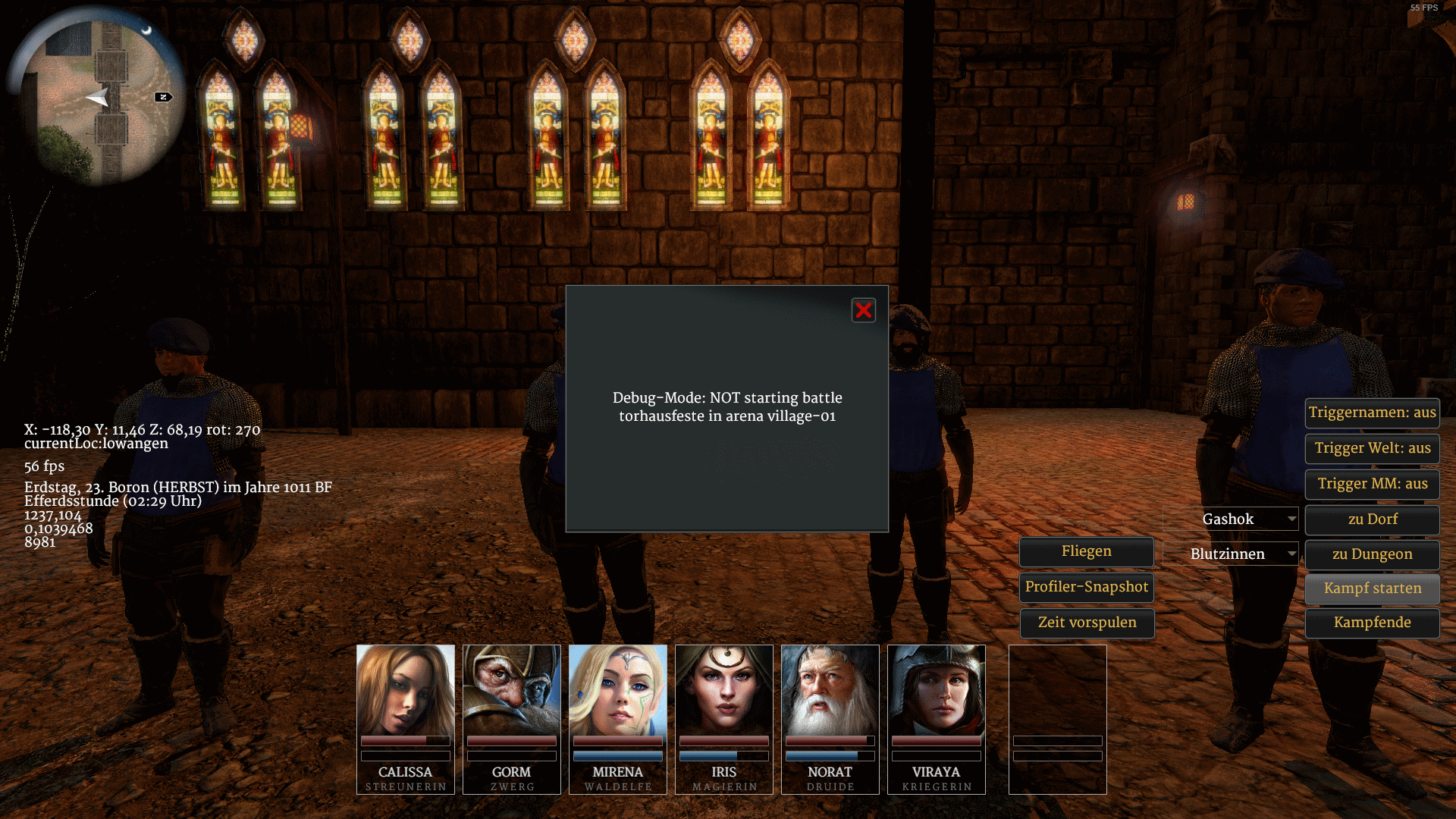Close the Debug-Mode dialog
1456x819 pixels.
[863, 310]
